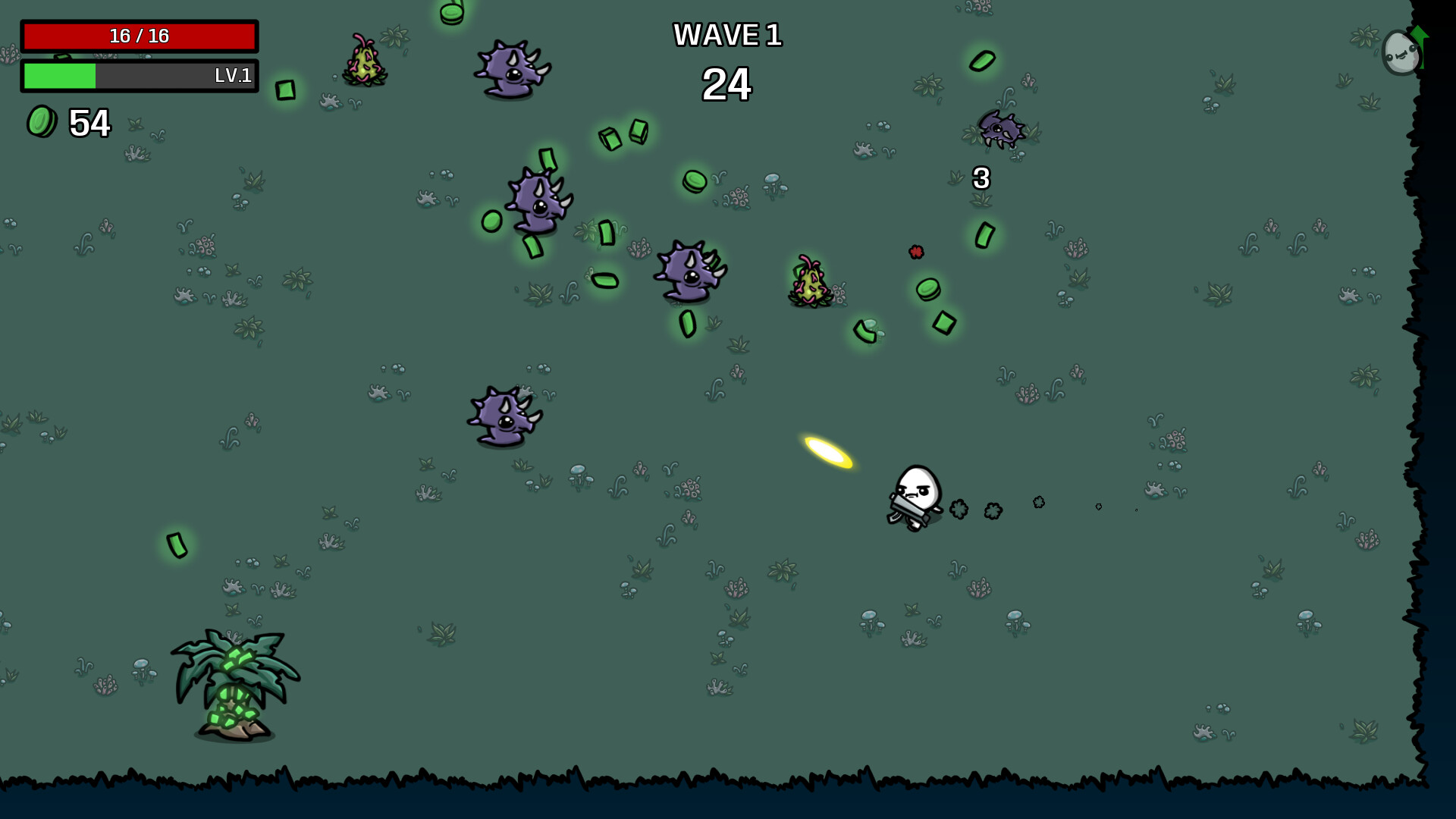Click the red X target marker
This screenshot has width=1456, height=819.
pos(916,250)
